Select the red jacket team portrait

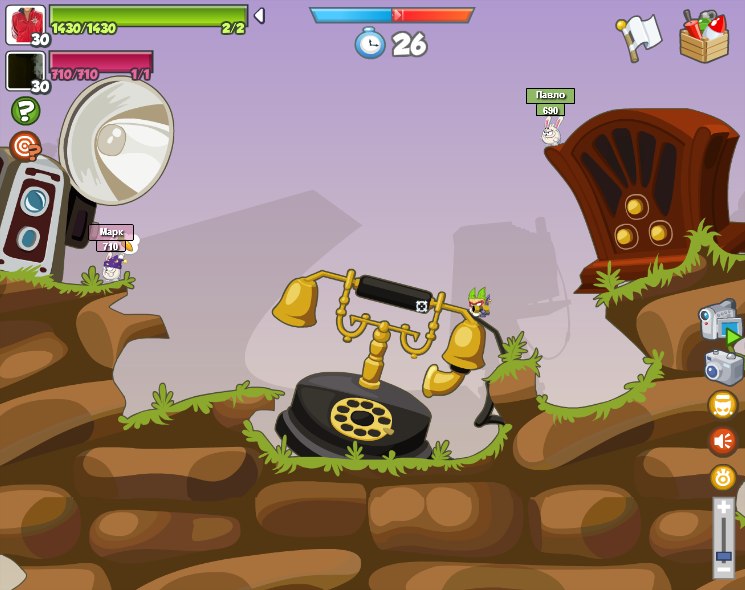click(x=25, y=25)
